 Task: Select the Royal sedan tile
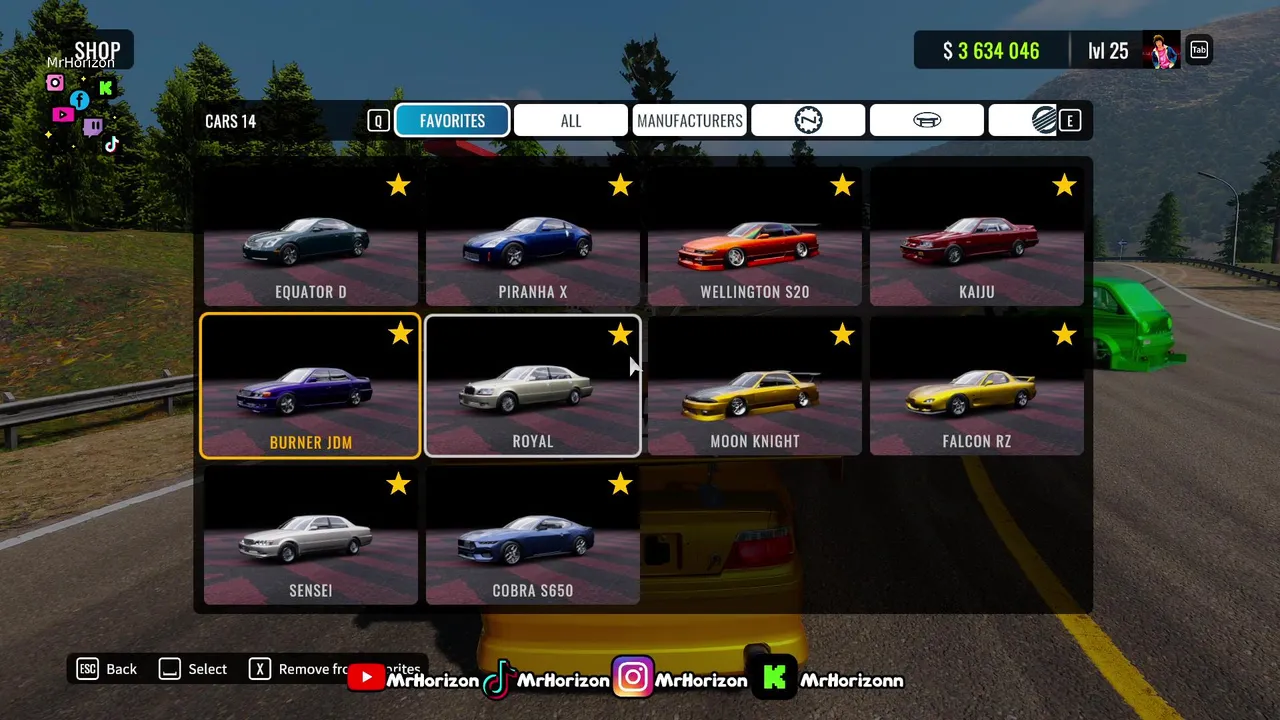click(x=532, y=387)
